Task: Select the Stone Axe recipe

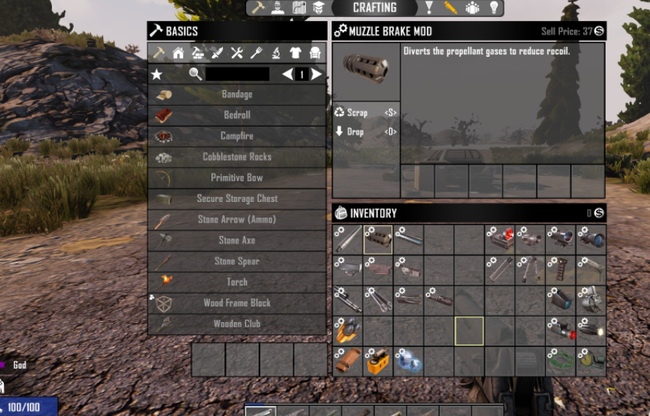Action: [237, 240]
